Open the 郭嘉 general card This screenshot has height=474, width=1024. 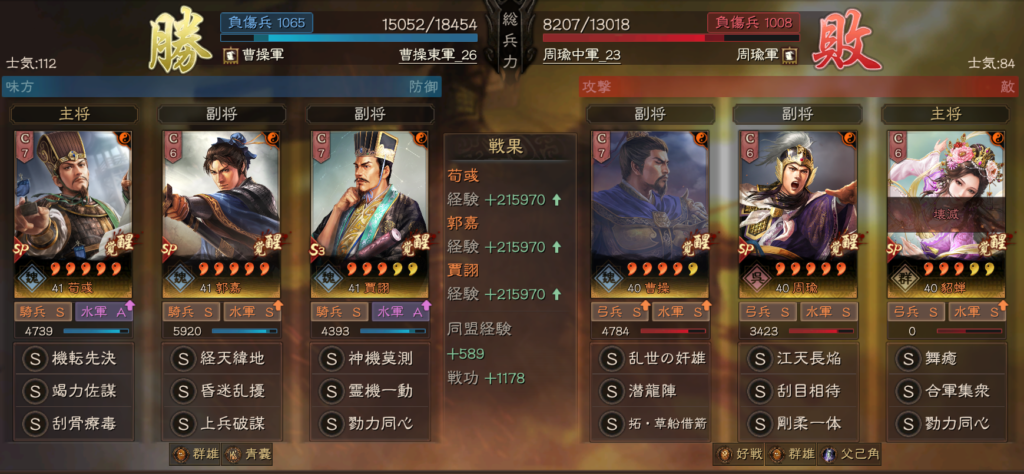coord(221,213)
